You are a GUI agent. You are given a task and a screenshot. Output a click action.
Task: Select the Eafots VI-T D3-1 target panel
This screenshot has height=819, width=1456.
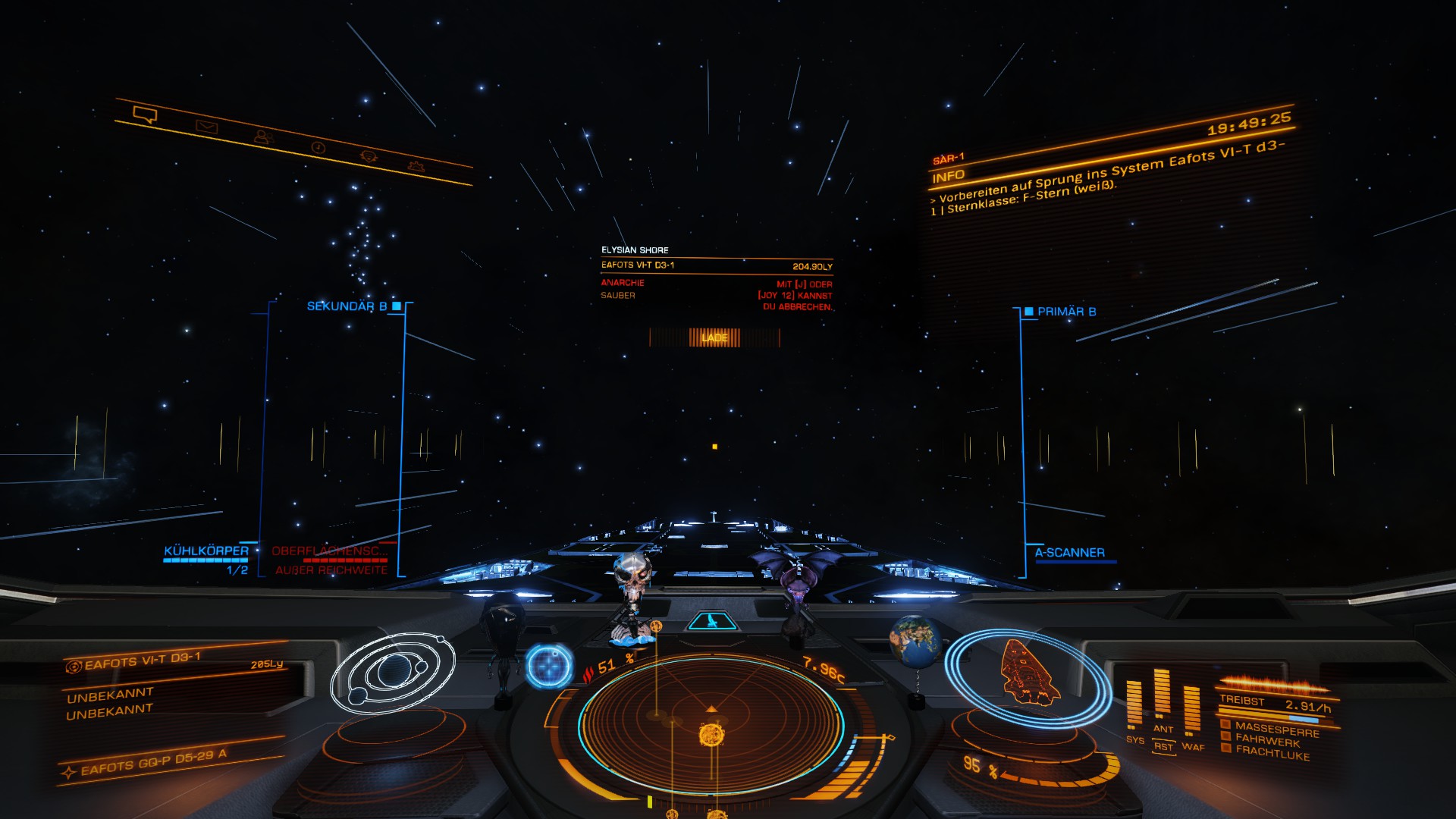(x=143, y=661)
